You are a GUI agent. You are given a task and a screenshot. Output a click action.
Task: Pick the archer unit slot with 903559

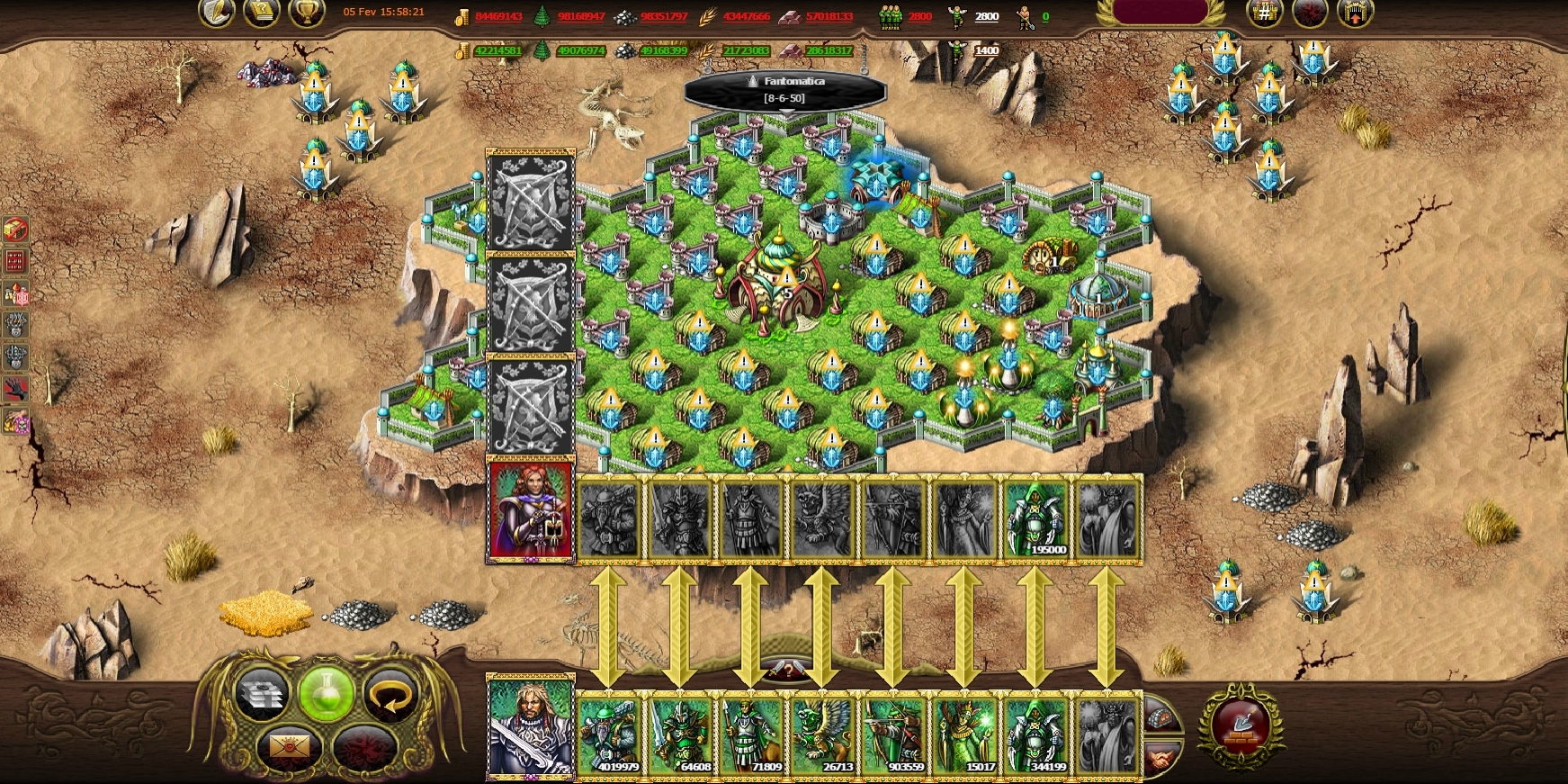pyautogui.click(x=893, y=734)
